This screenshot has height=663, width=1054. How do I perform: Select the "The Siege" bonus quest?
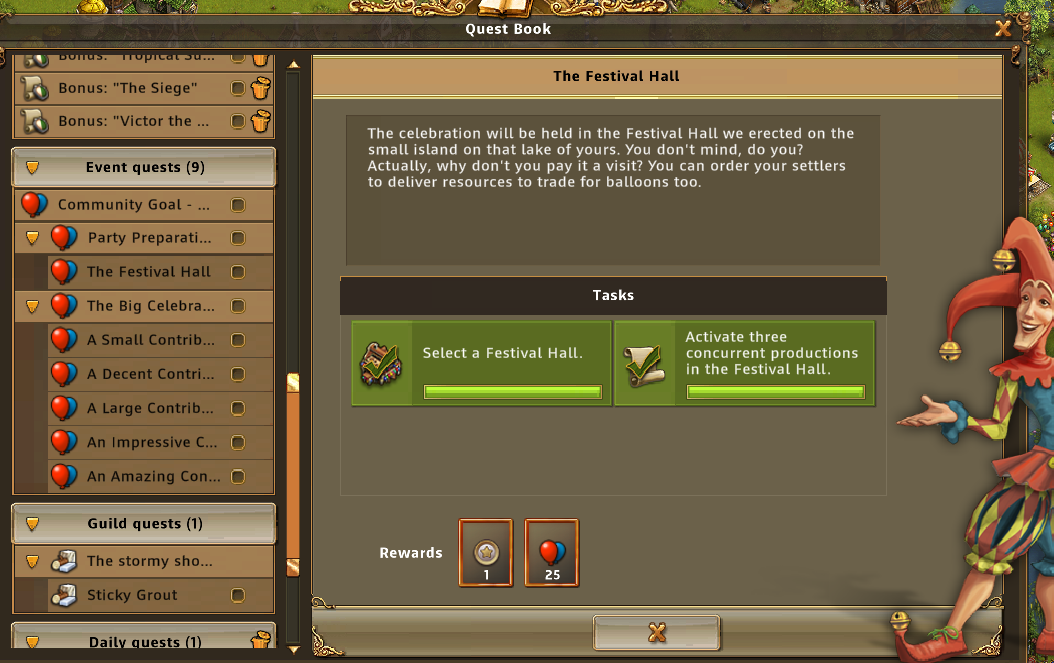128,88
